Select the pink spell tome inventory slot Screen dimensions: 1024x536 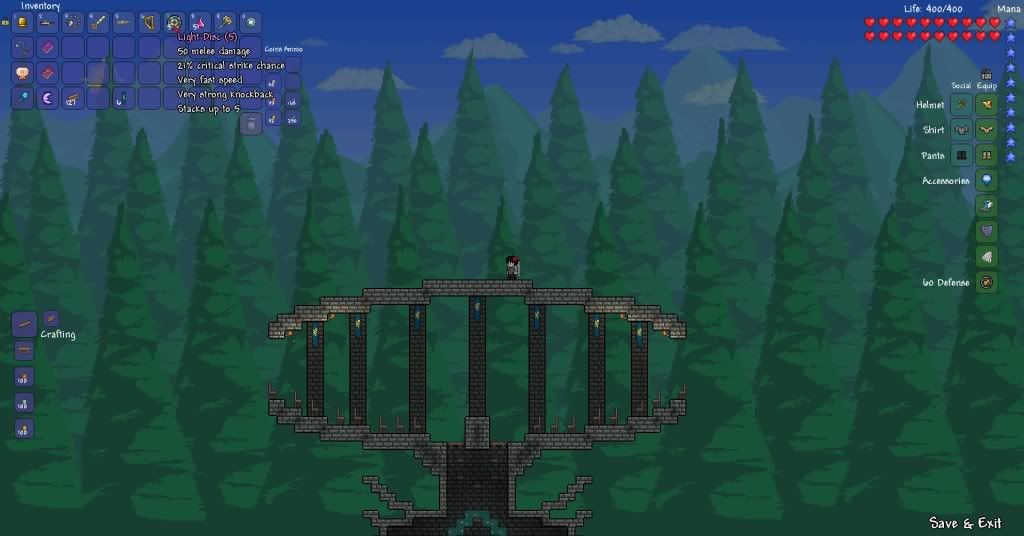tap(48, 47)
